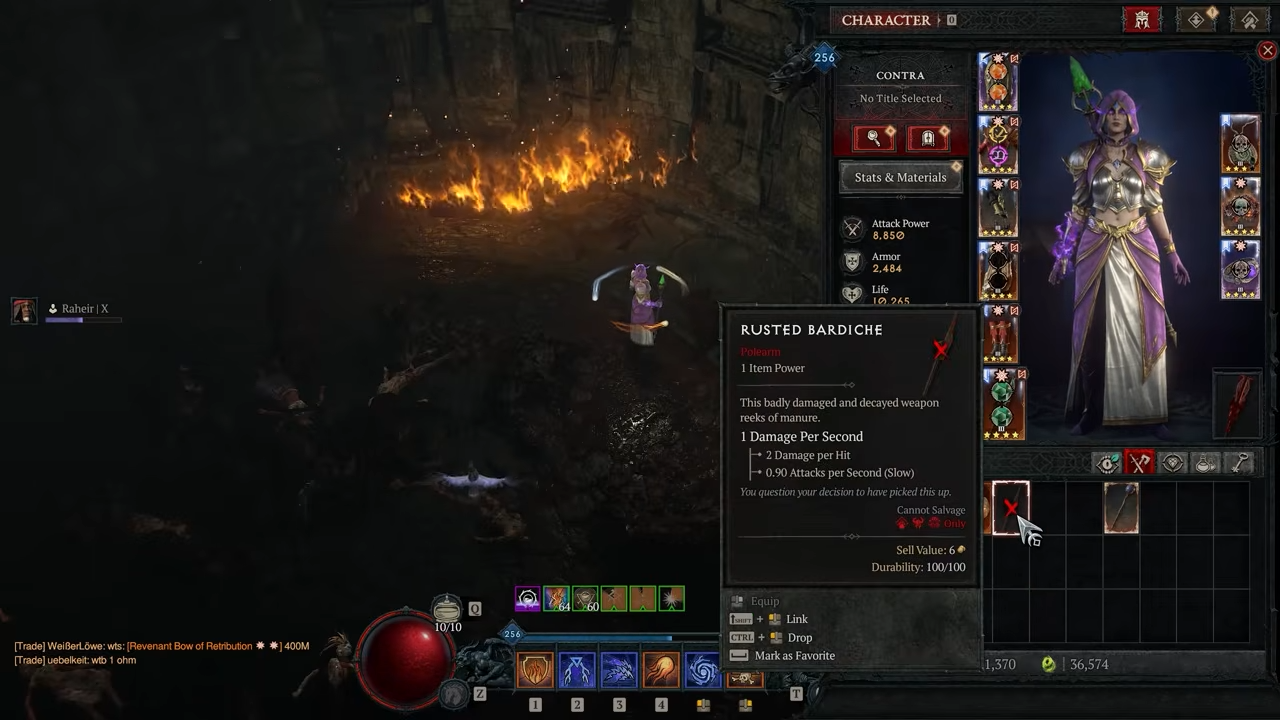This screenshot has height=720, width=1280.
Task: Use the healing potion flask icon
Action: (x=447, y=609)
